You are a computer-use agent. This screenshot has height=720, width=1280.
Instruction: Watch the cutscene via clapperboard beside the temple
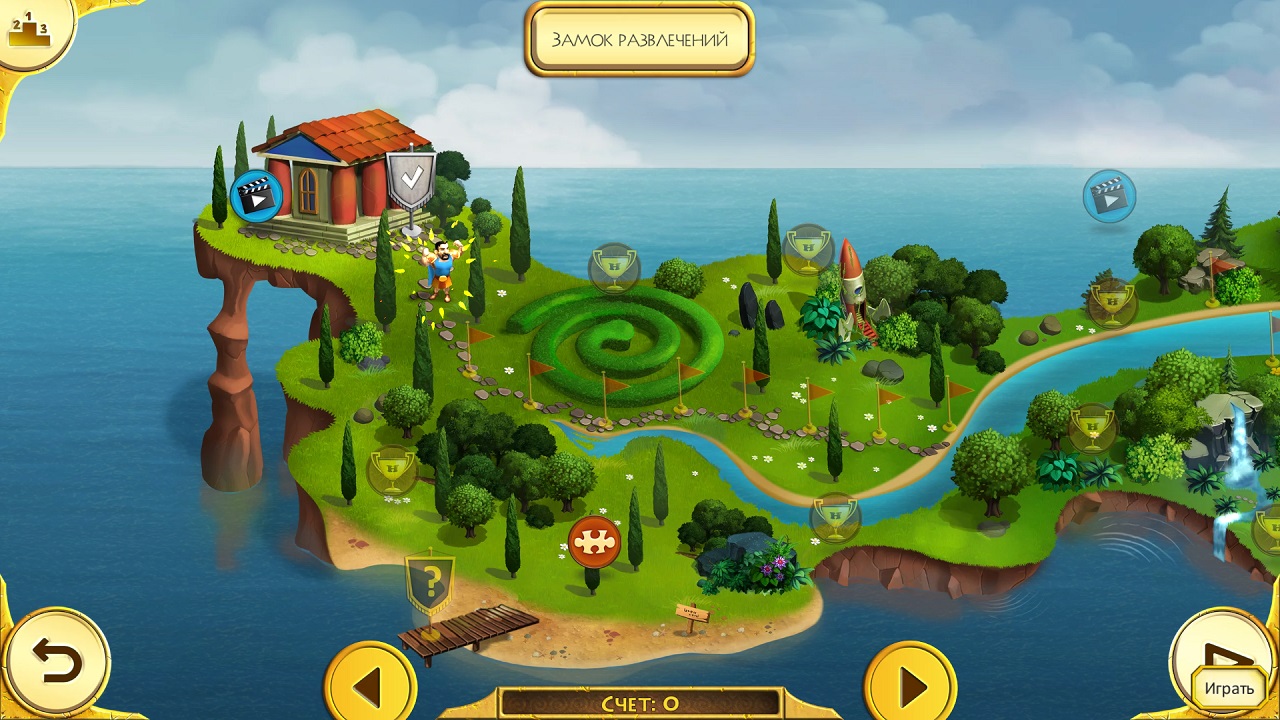point(257,195)
